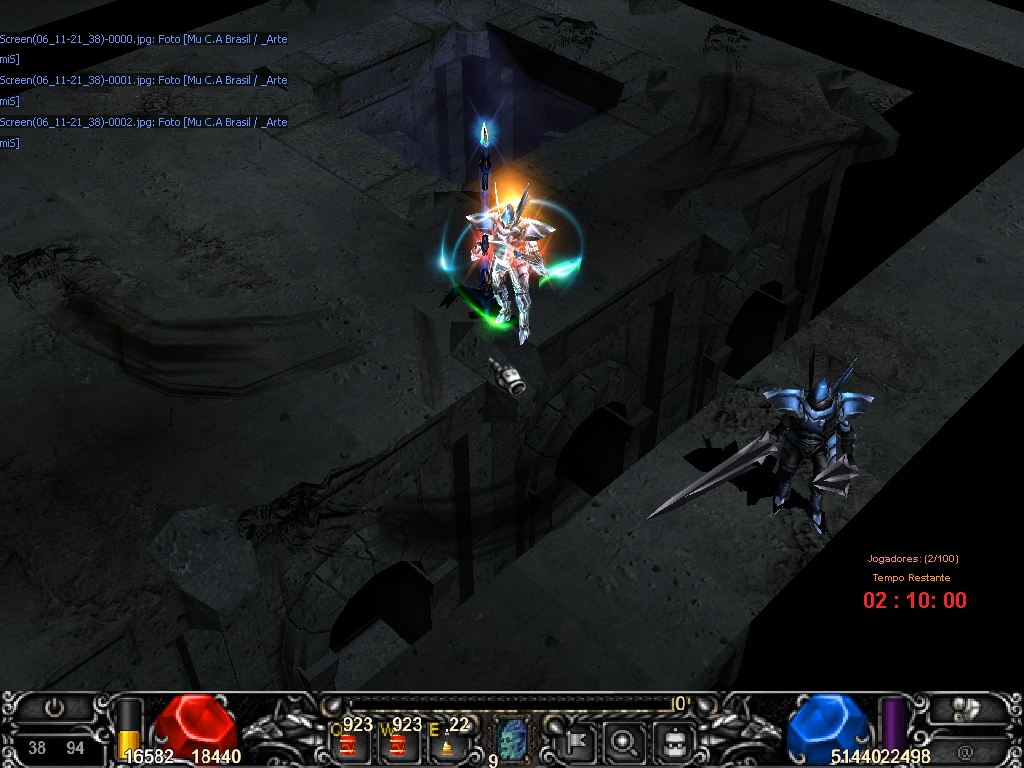Use the E hotkey item slot

pos(446,744)
